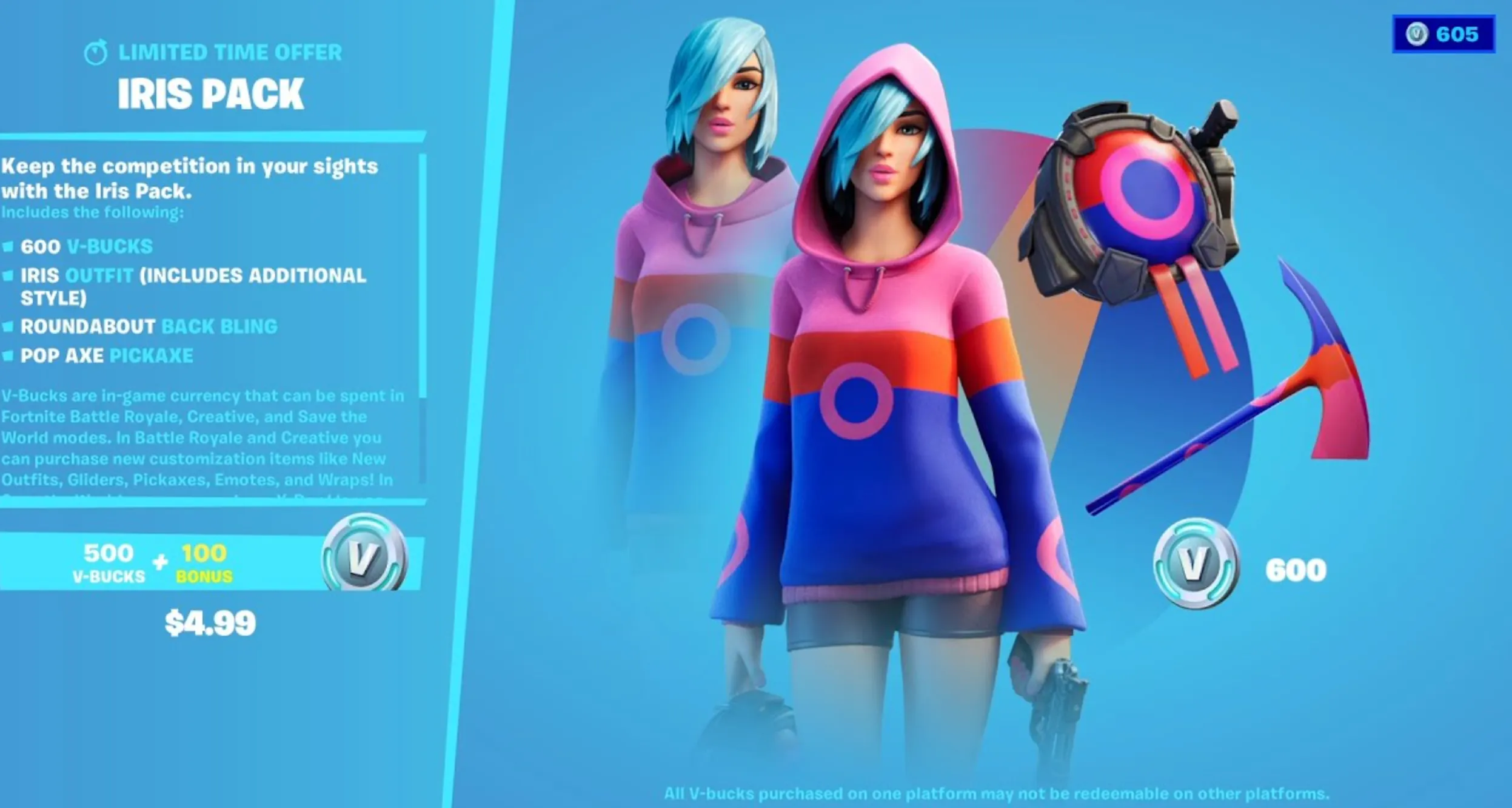Select the LIMITED TIME OFFER label

point(229,53)
